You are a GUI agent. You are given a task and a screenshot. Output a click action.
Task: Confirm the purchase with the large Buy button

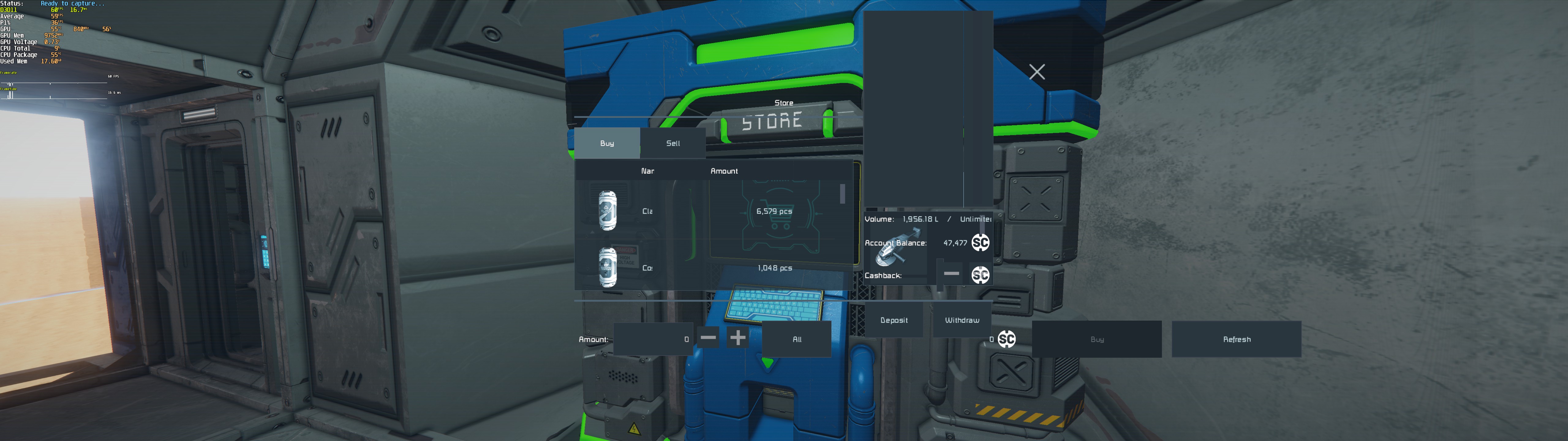(1097, 339)
